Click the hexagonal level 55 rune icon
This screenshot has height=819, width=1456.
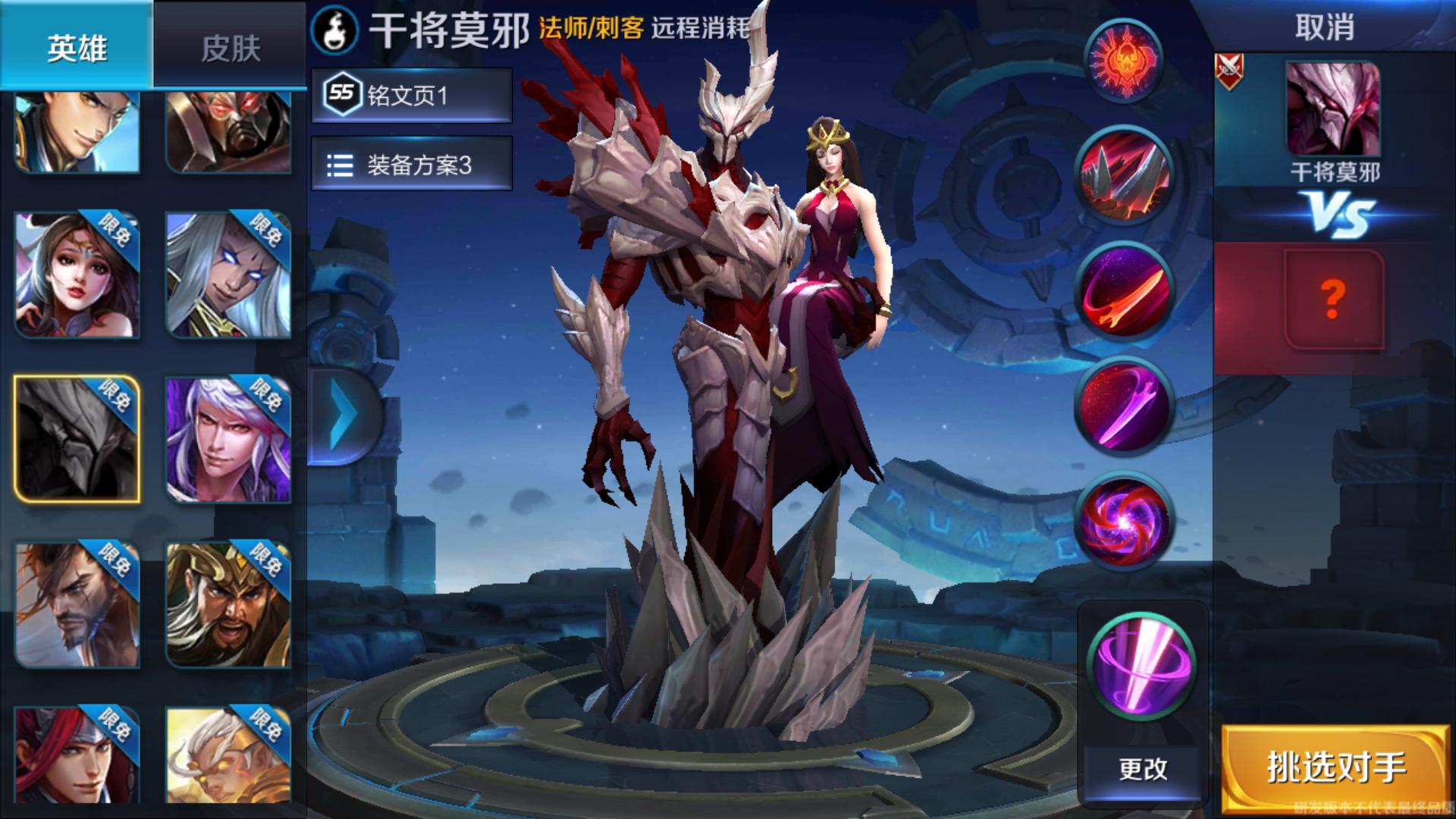point(343,94)
